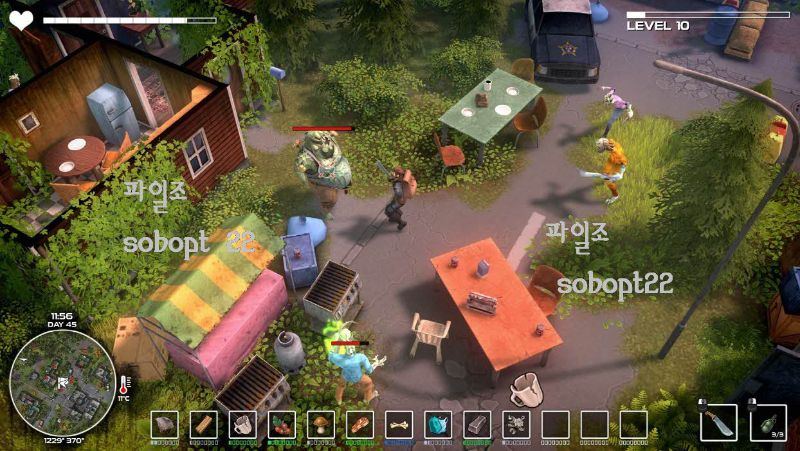Image resolution: width=800 pixels, height=451 pixels.
Task: Select the stone item in the hotbar
Action: point(164,424)
